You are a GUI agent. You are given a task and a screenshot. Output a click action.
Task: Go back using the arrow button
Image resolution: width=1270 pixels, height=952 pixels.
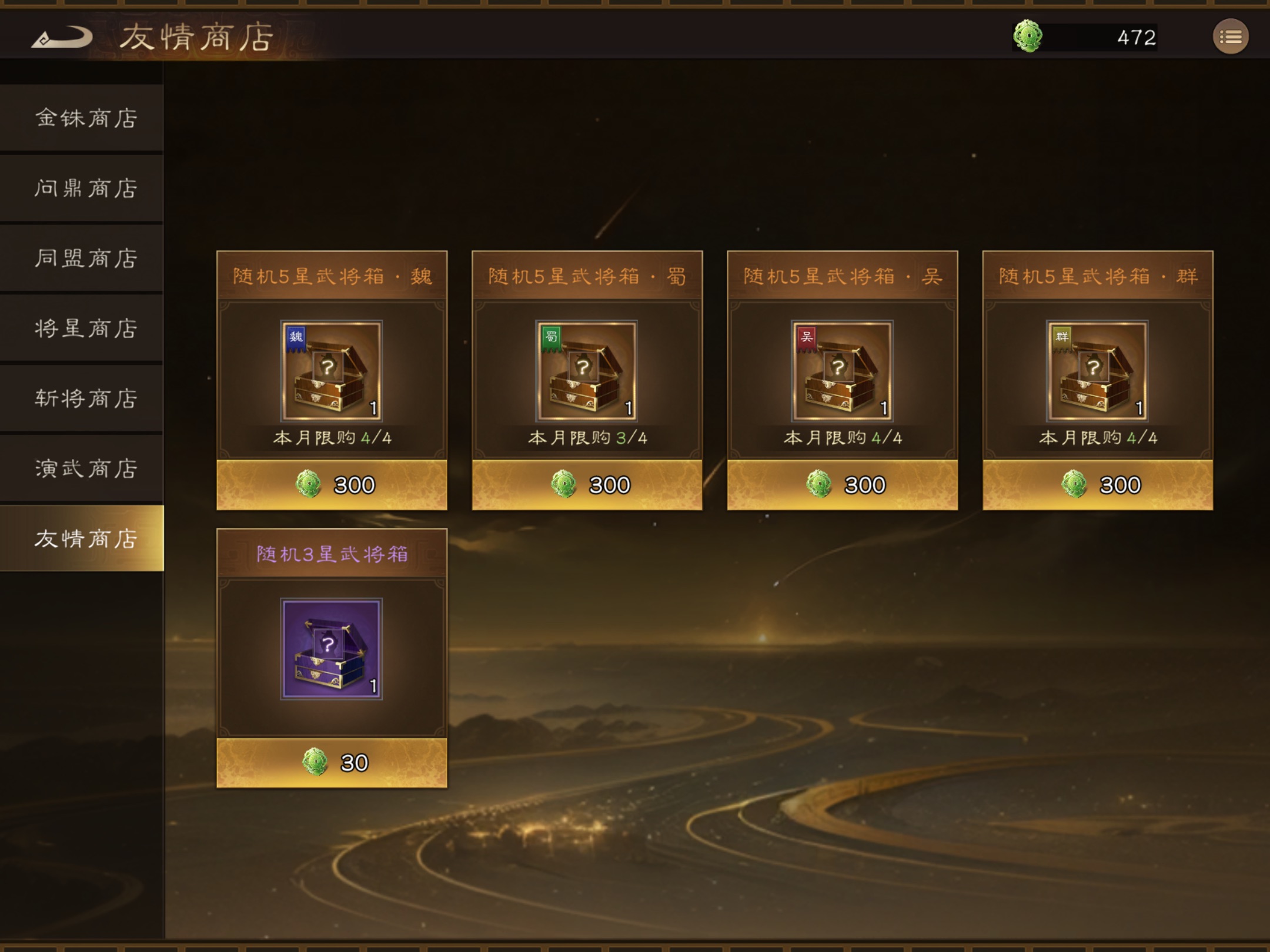[x=62, y=38]
